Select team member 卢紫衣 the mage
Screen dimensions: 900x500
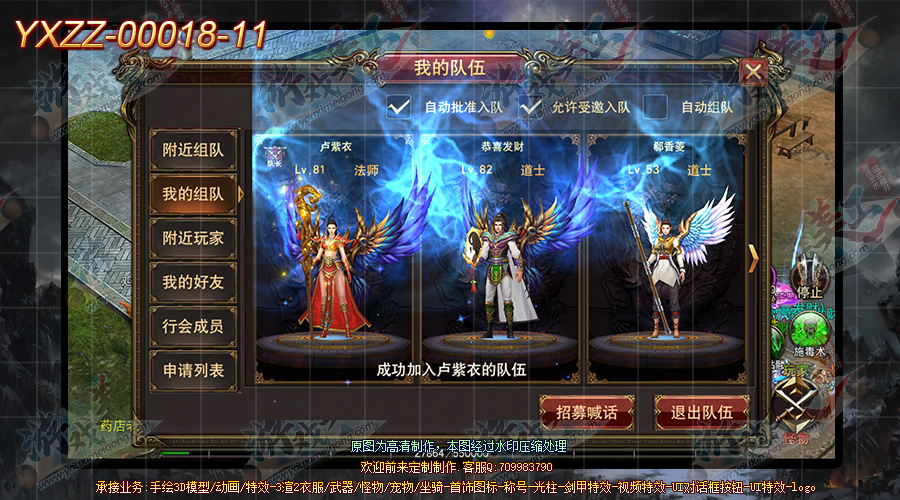pyautogui.click(x=335, y=260)
